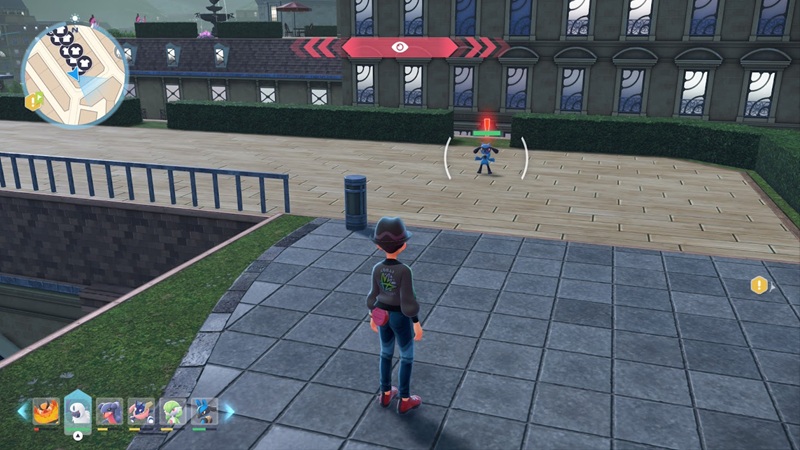The width and height of the screenshot is (800, 450).
Task: Click the red eye alert indicator
Action: point(400,47)
